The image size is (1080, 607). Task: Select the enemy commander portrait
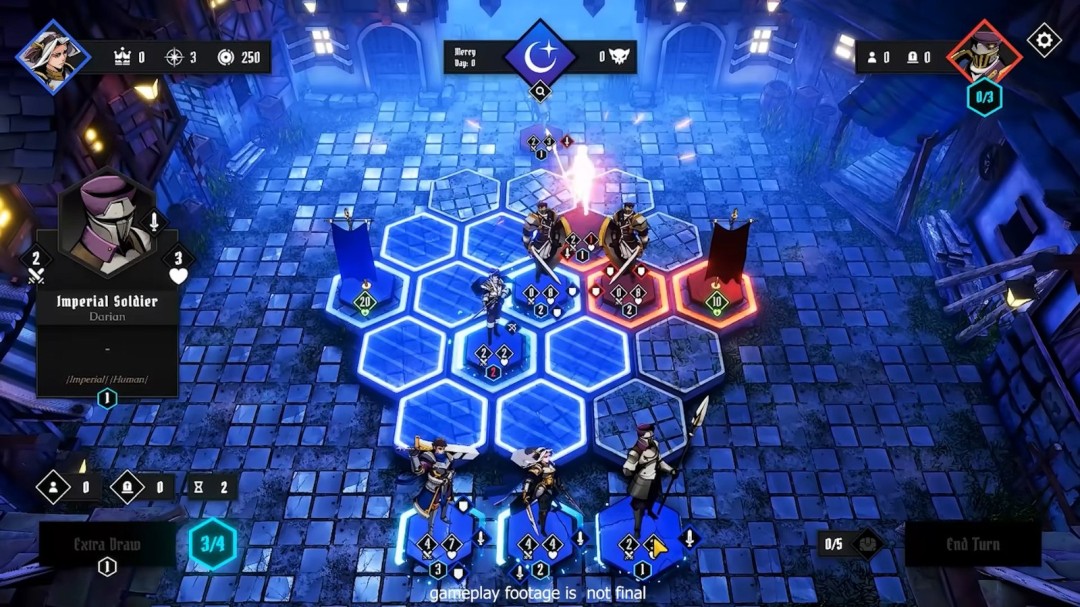point(984,52)
